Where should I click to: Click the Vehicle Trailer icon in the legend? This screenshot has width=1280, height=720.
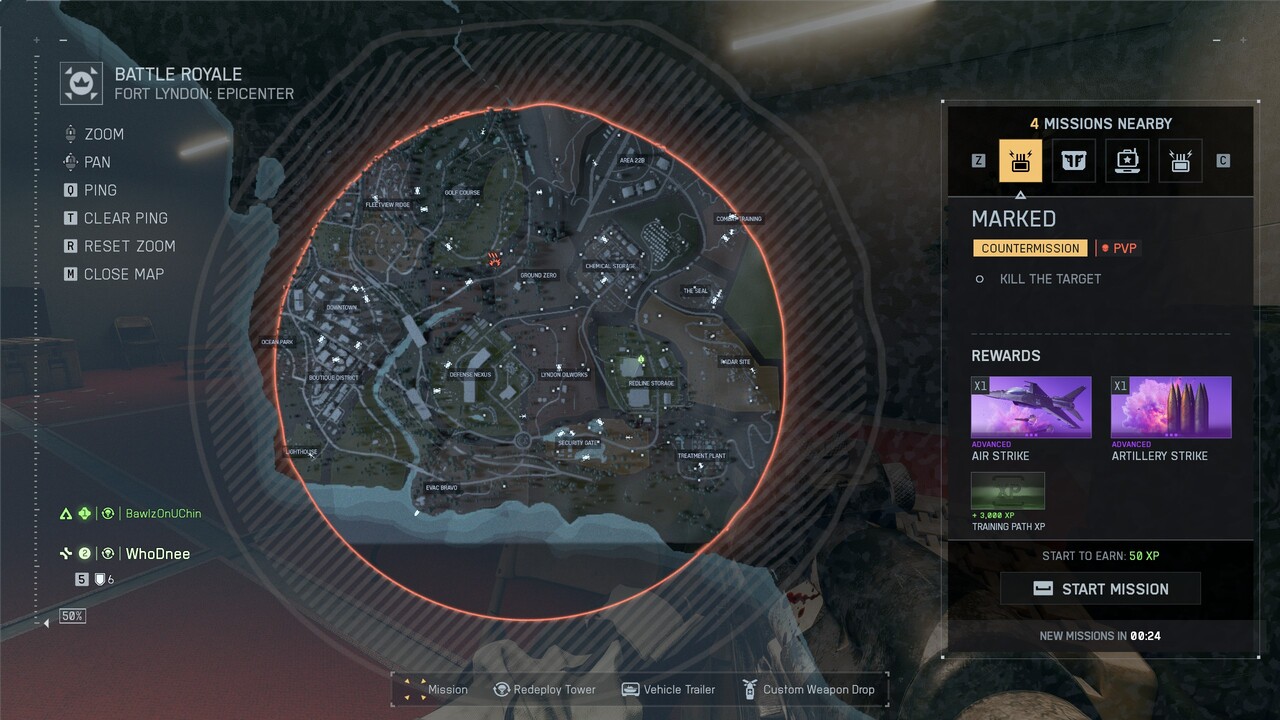(x=630, y=689)
